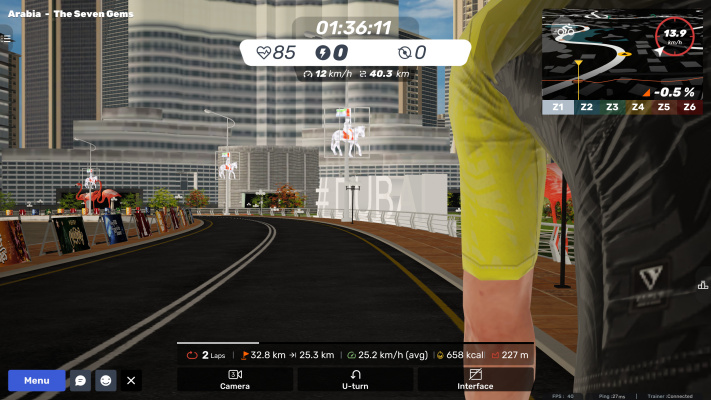The width and height of the screenshot is (711, 400).
Task: Open the smiley face emote button
Action: [106, 380]
